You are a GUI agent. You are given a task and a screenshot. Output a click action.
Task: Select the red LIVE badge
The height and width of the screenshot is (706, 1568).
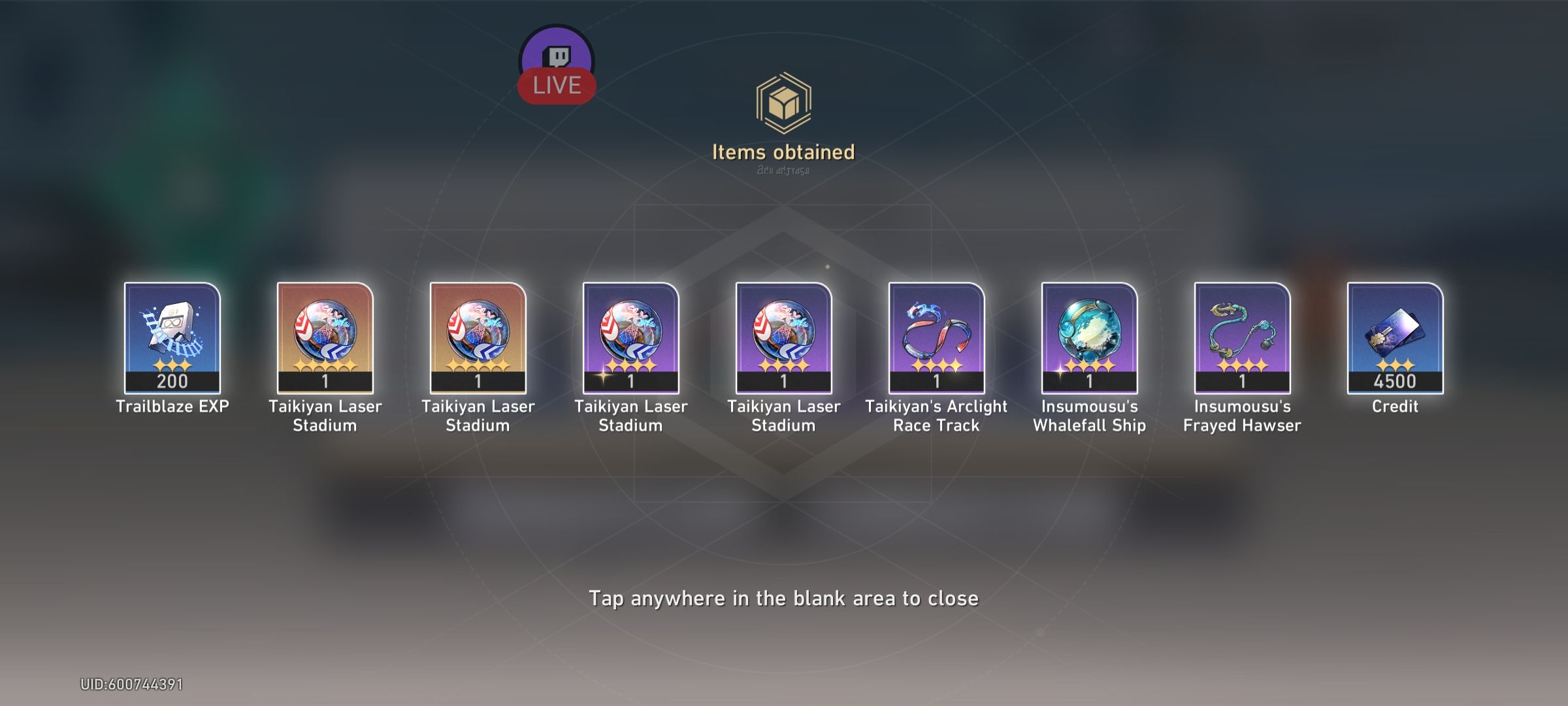(556, 84)
